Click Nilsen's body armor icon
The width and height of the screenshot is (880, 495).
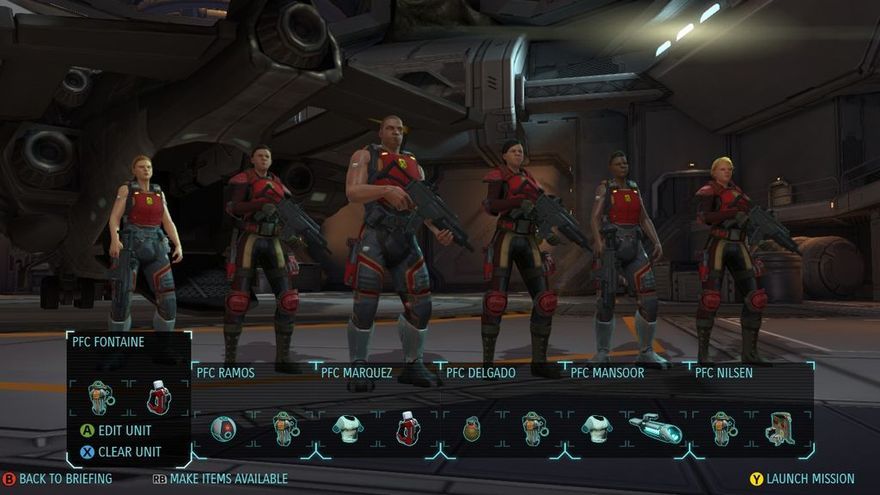point(722,429)
